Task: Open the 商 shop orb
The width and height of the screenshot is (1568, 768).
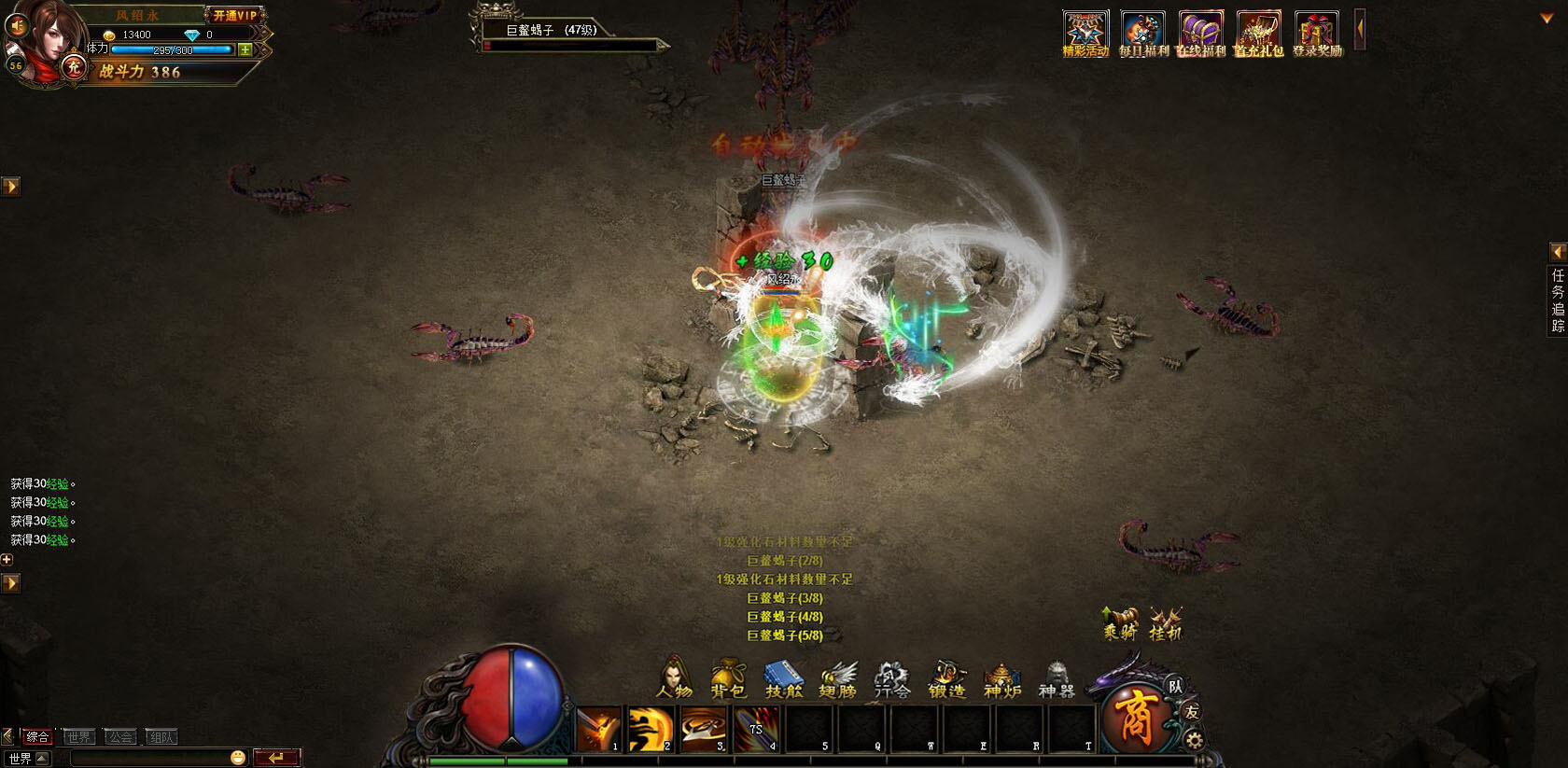Action: (1135, 717)
